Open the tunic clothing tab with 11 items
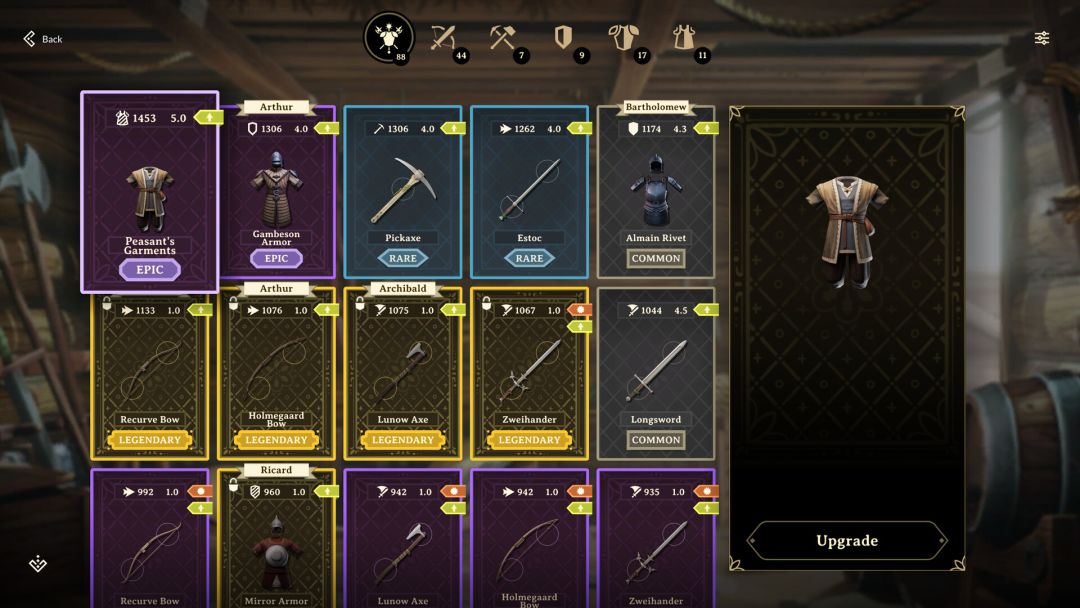 683,38
